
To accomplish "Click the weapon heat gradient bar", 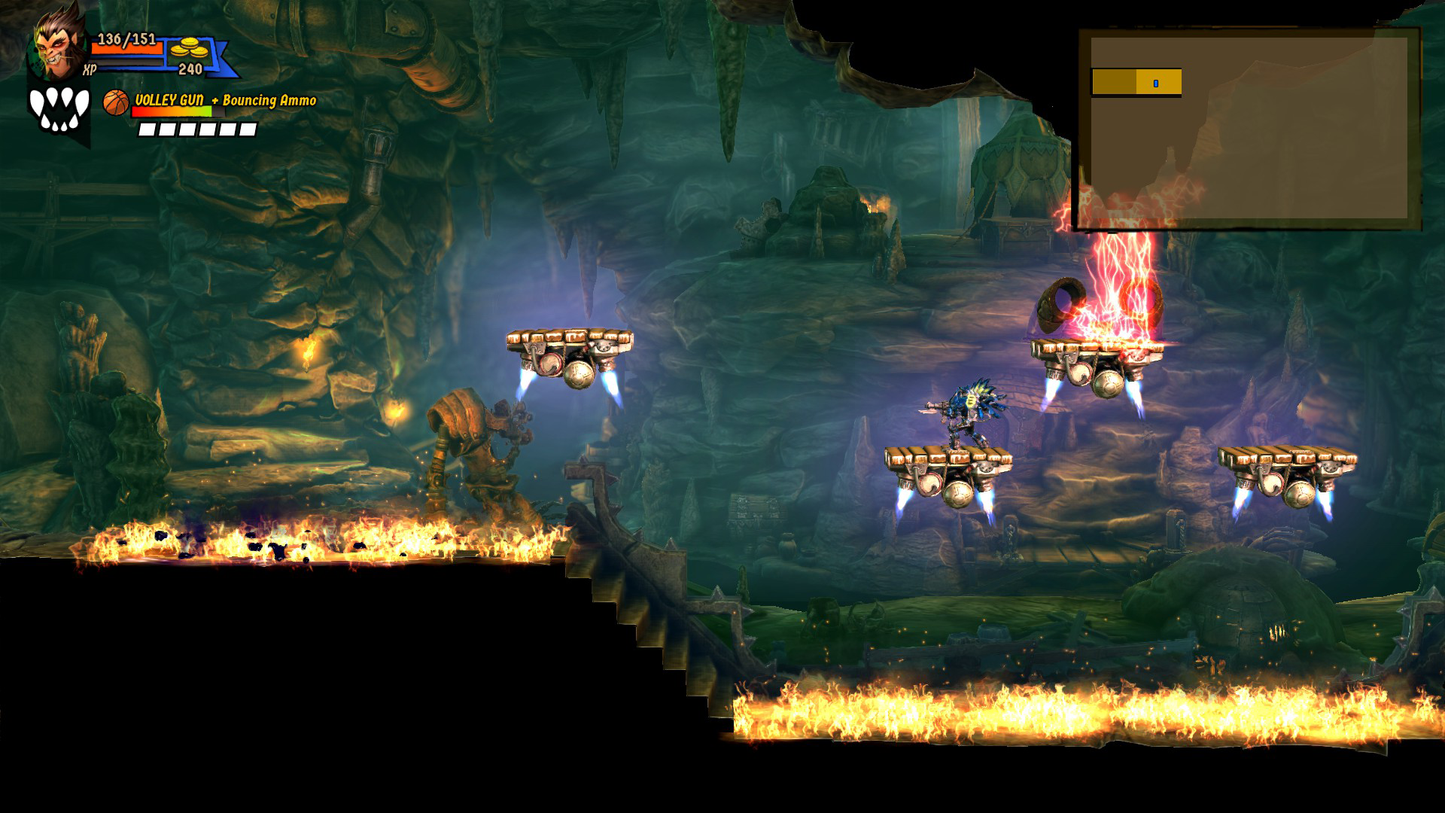I will (172, 113).
